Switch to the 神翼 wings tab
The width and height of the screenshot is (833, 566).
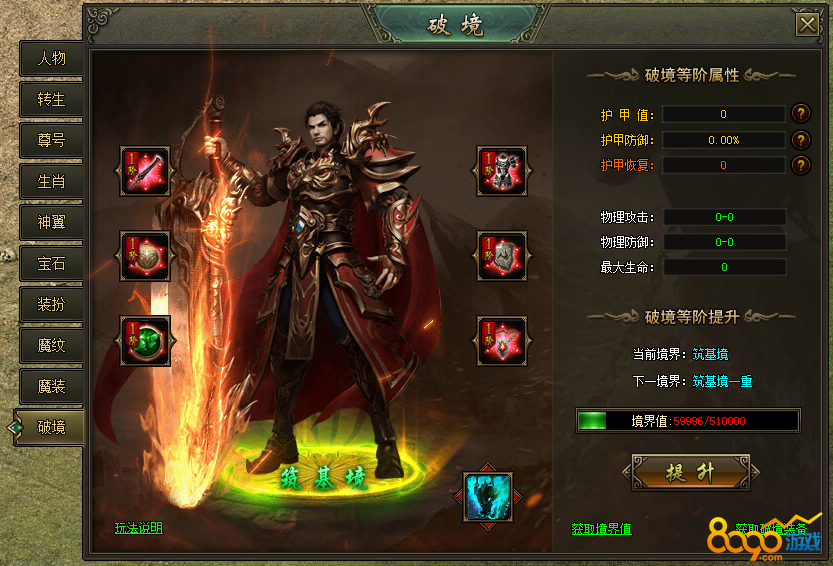(51, 222)
